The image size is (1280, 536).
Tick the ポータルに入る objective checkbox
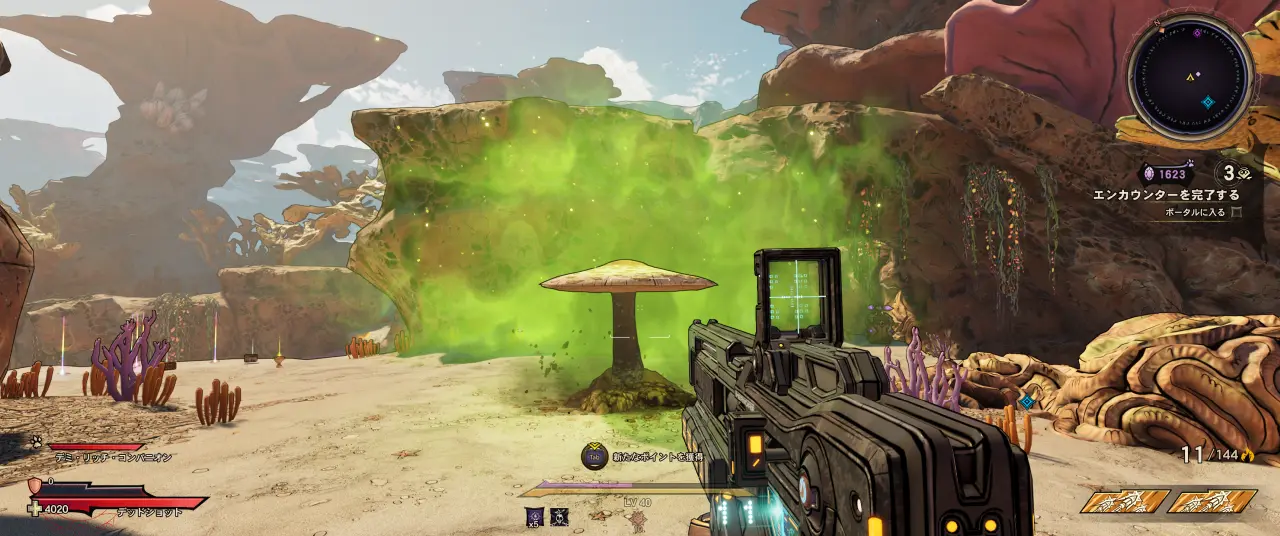click(1237, 212)
